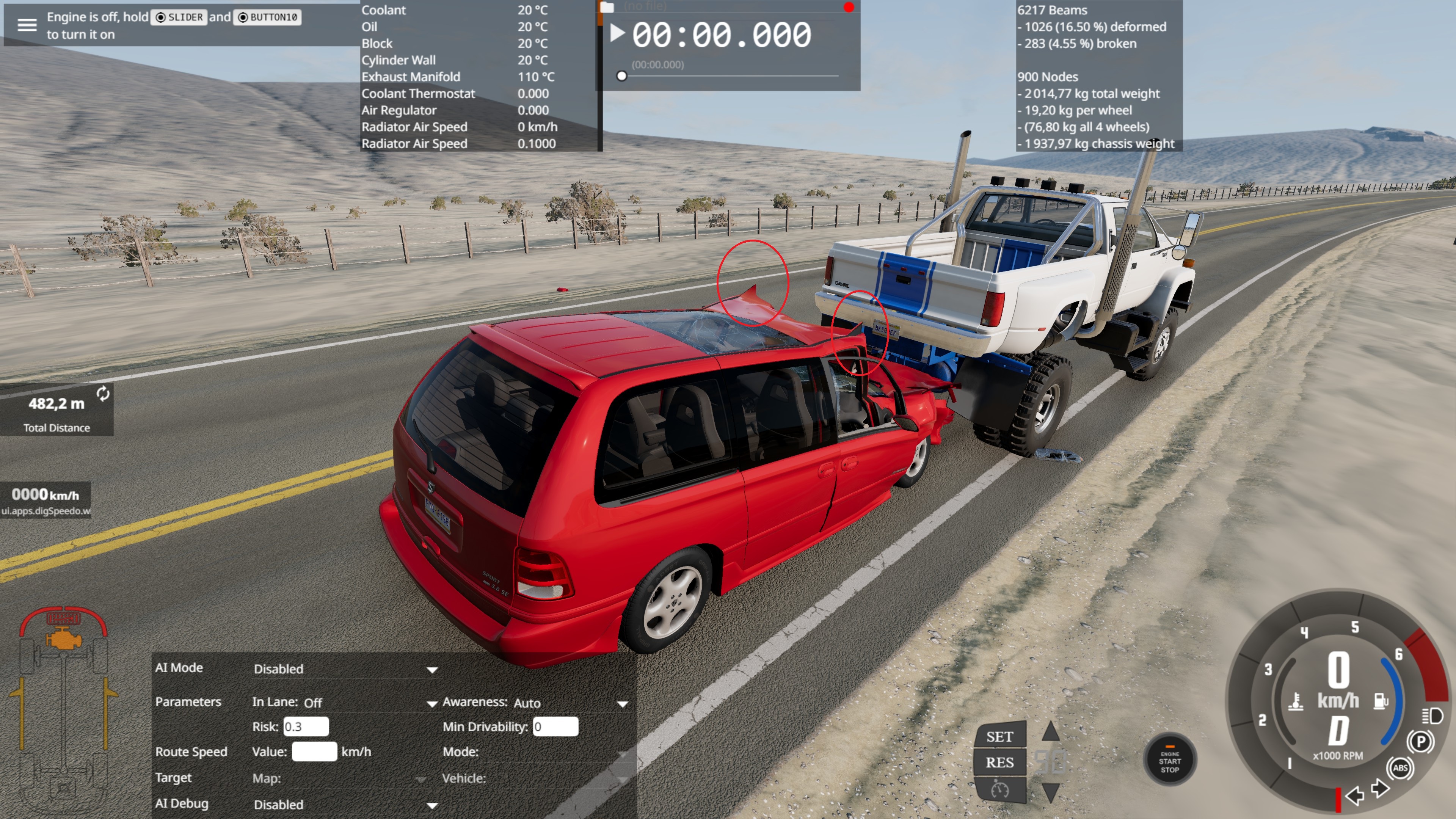Screen dimensions: 1456x819
Task: Decrease cruise speed with down arrow
Action: (x=1050, y=792)
